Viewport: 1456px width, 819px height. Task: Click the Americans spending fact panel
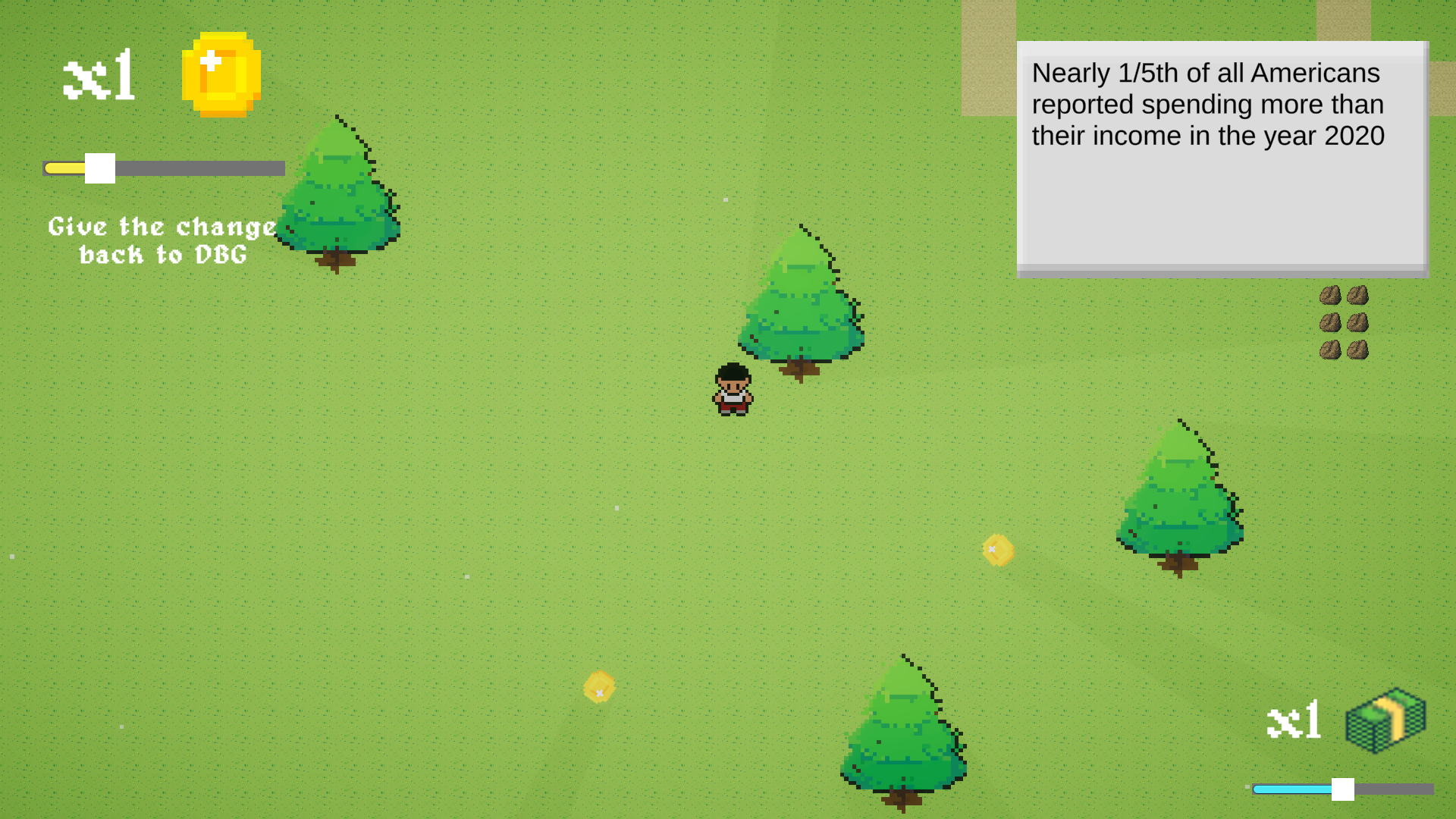pos(1222,159)
